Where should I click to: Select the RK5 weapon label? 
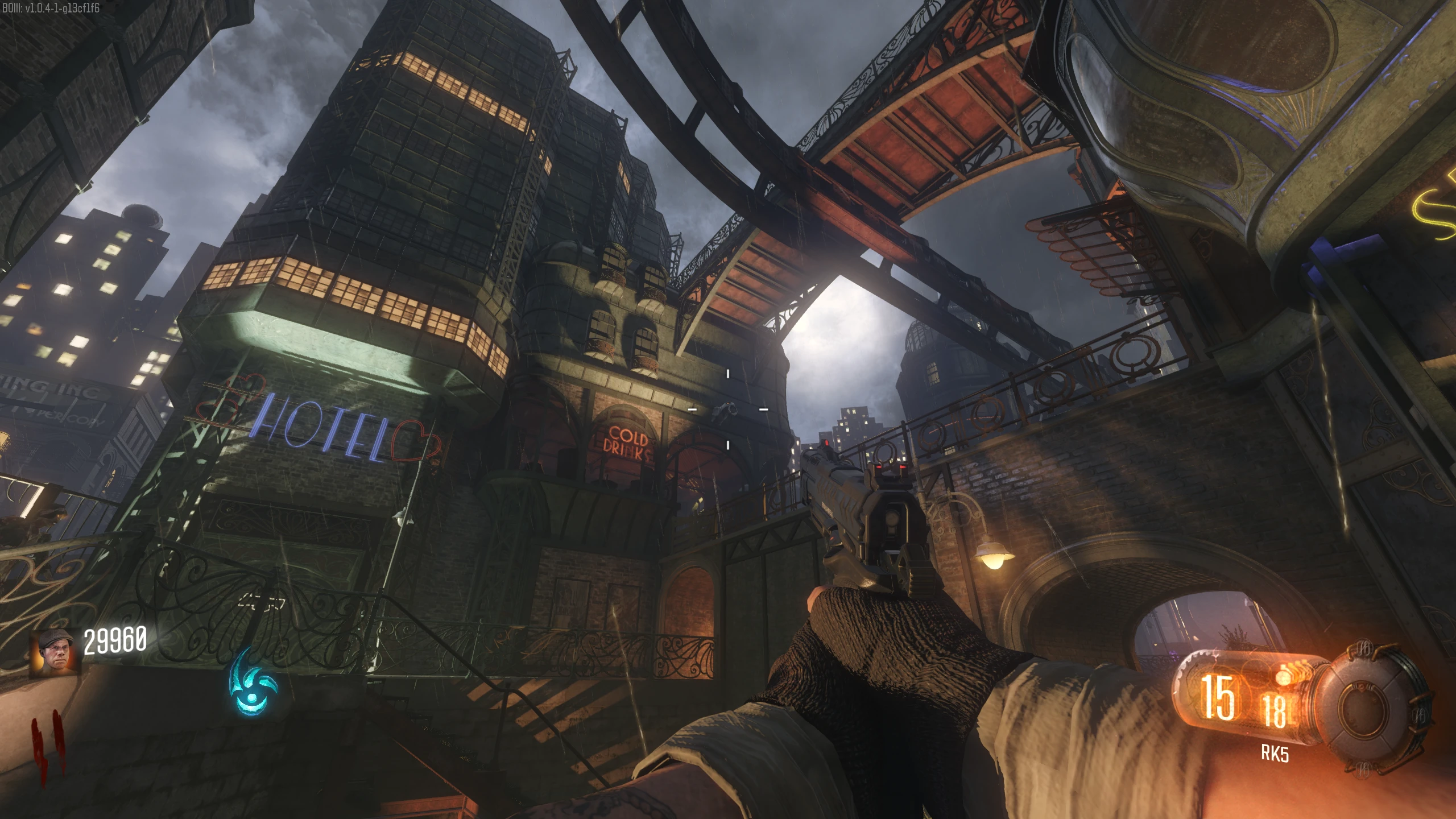[1275, 753]
